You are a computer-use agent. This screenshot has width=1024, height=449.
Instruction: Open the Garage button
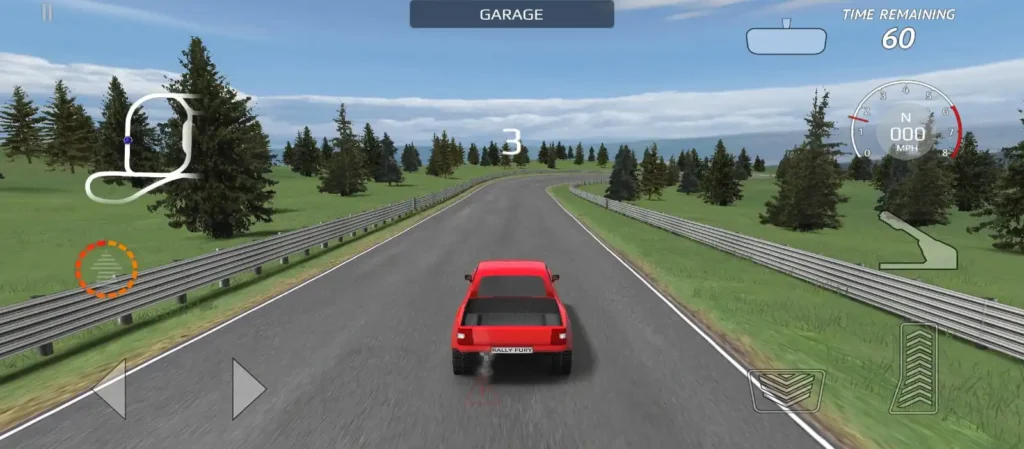click(x=511, y=14)
